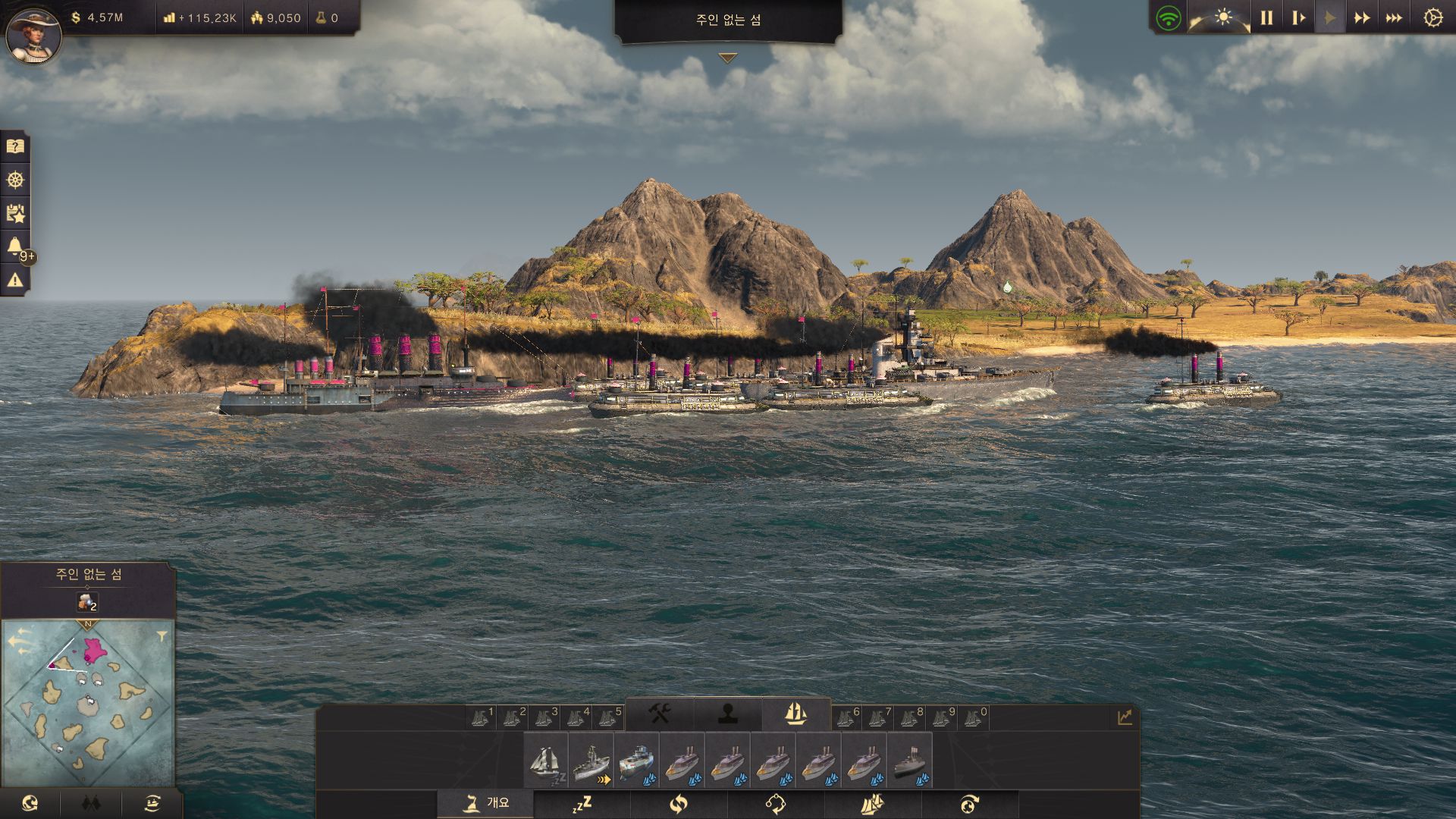Click the player portrait avatar

pos(33,34)
